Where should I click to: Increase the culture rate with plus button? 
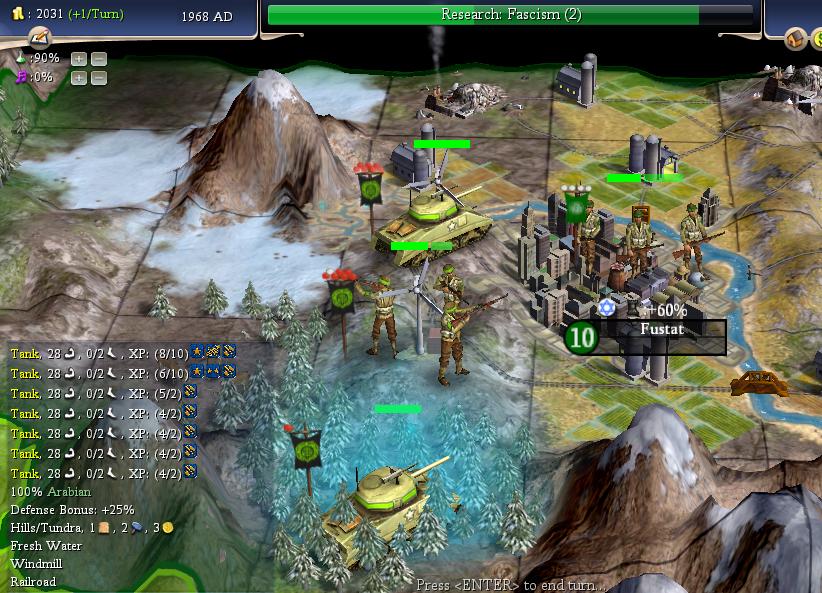click(79, 77)
